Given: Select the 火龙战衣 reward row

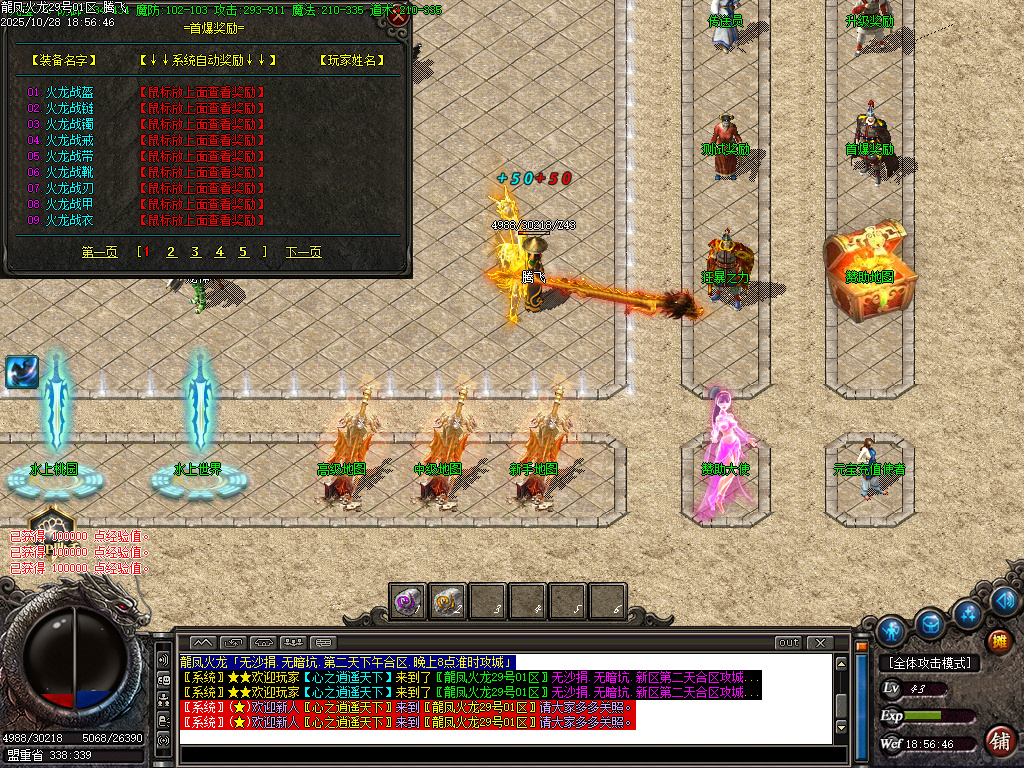Looking at the screenshot, I should pos(69,220).
